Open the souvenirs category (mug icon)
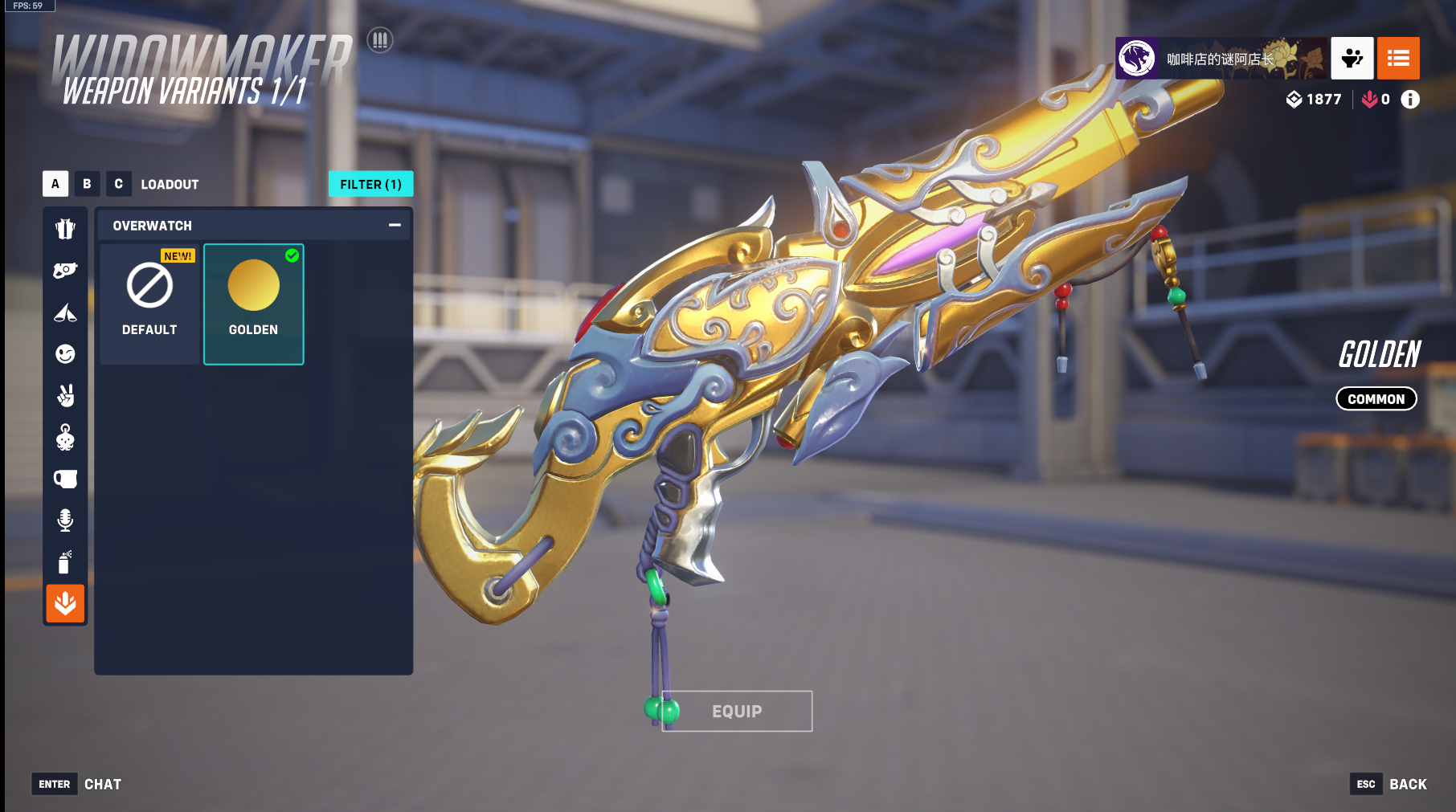 pyautogui.click(x=65, y=479)
